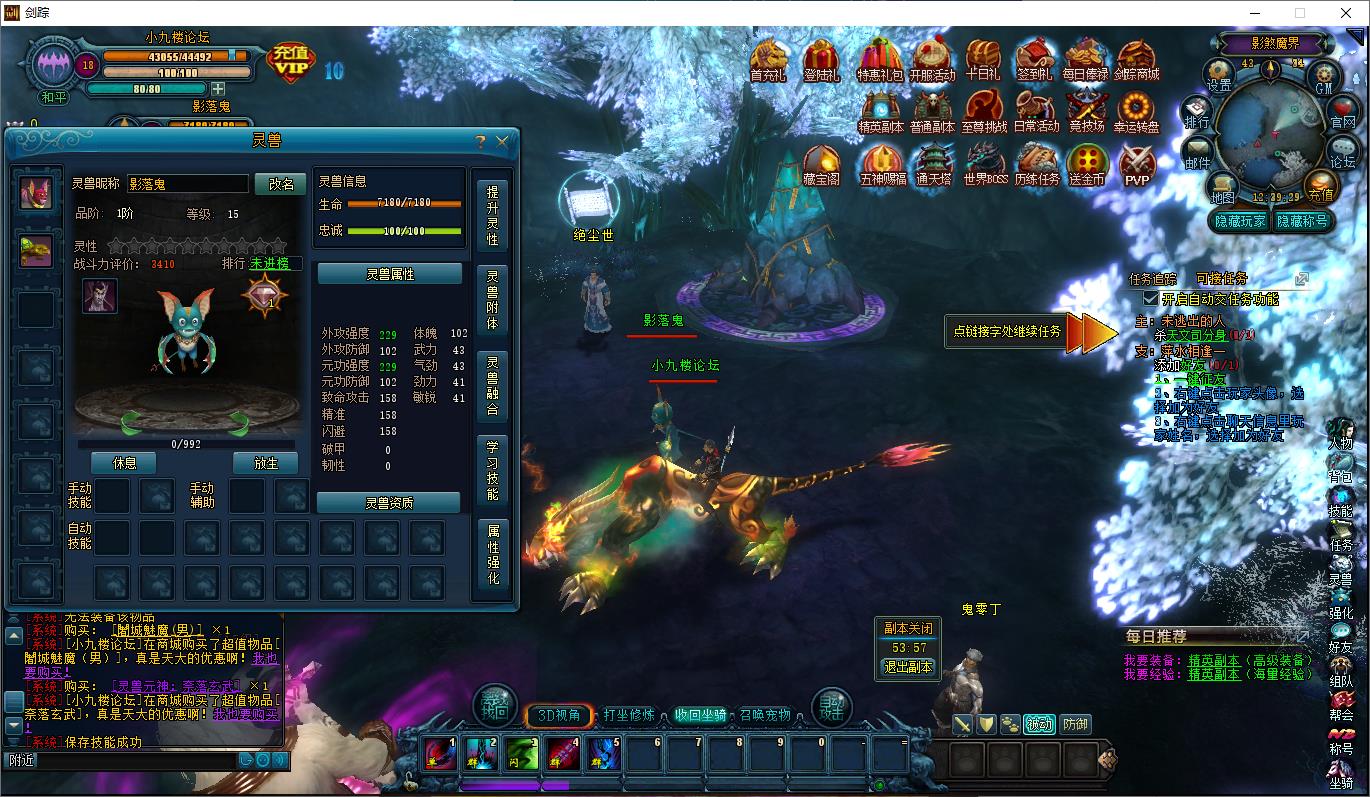Toggle the 防御 defend mode button
1370x797 pixels.
click(x=1075, y=724)
